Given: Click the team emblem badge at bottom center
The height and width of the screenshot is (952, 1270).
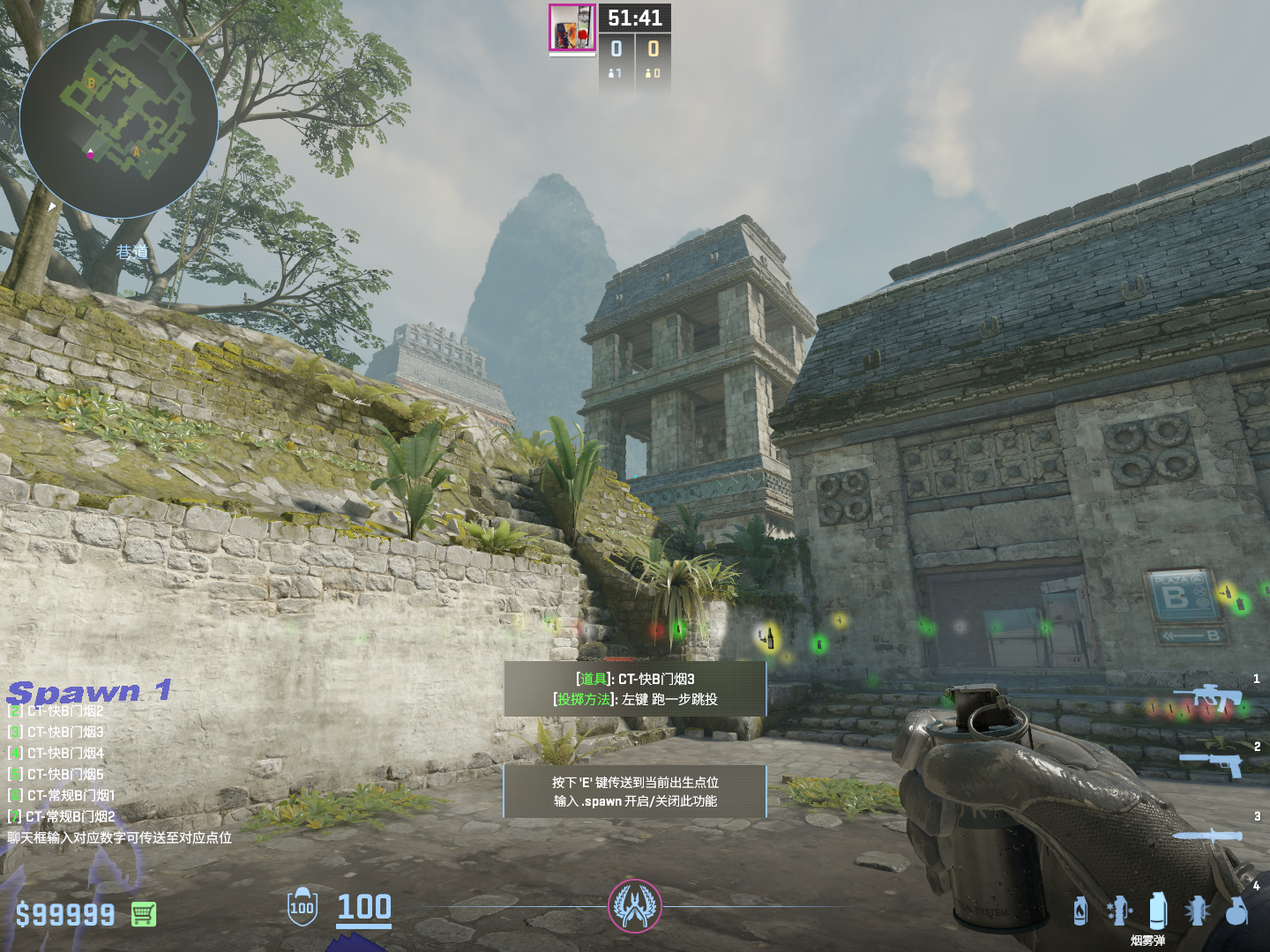Looking at the screenshot, I should [634, 905].
